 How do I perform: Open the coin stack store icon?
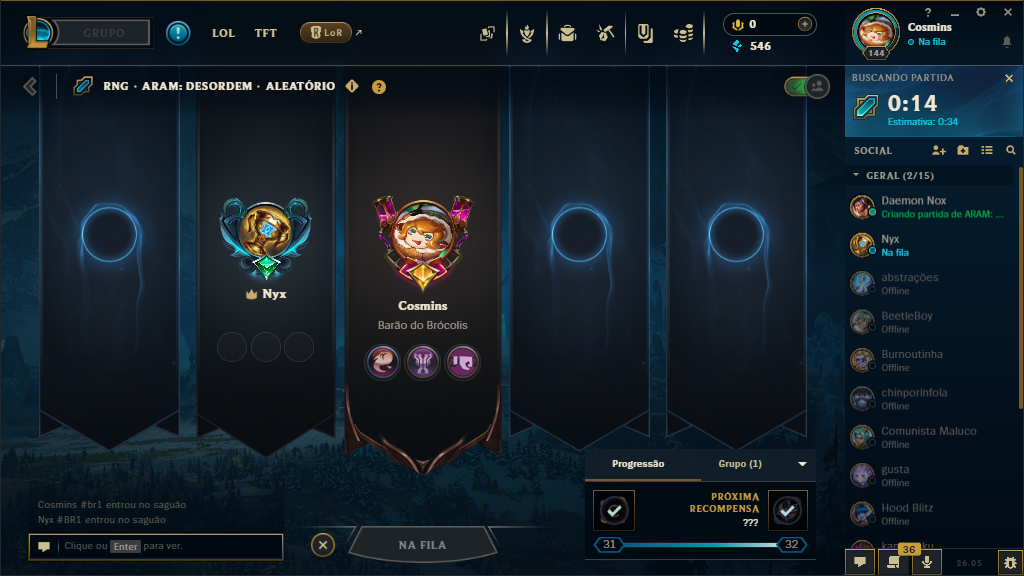pyautogui.click(x=683, y=33)
